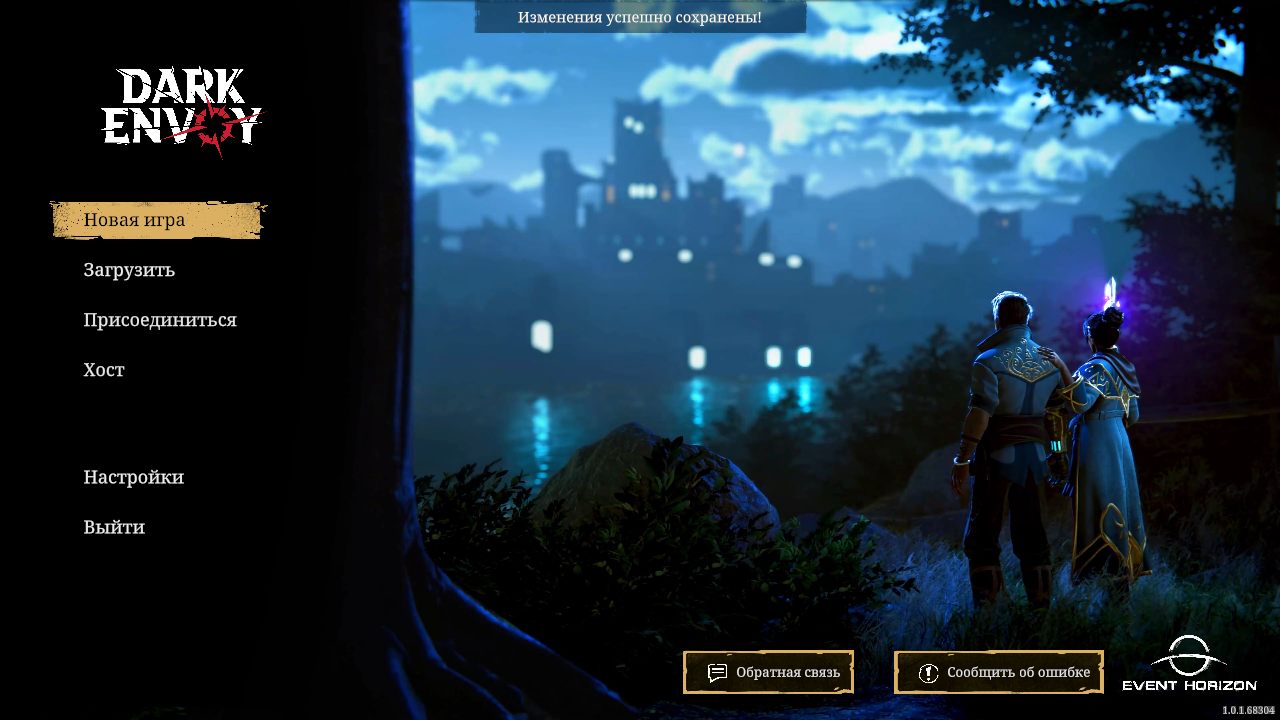Open the Загрузить load game menu
Screen dimensions: 1280x720
click(x=129, y=270)
